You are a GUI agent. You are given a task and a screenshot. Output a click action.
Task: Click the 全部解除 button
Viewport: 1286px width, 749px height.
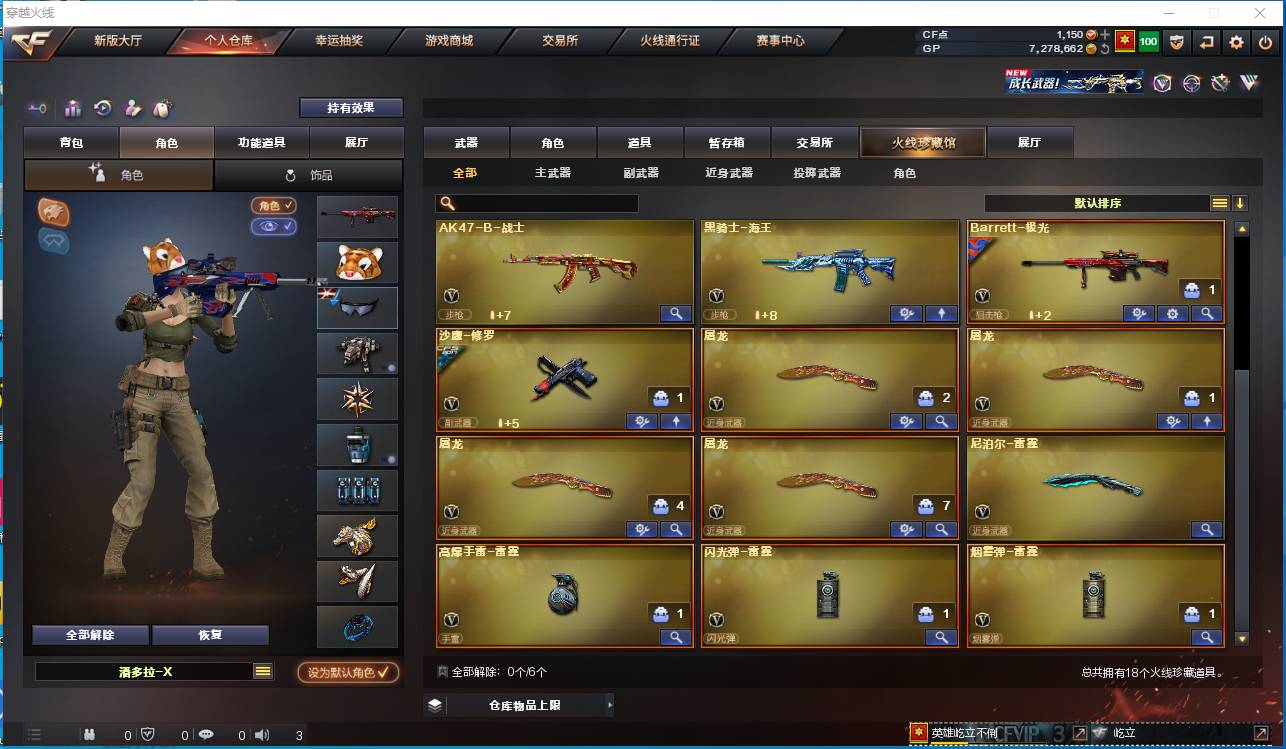click(x=92, y=634)
